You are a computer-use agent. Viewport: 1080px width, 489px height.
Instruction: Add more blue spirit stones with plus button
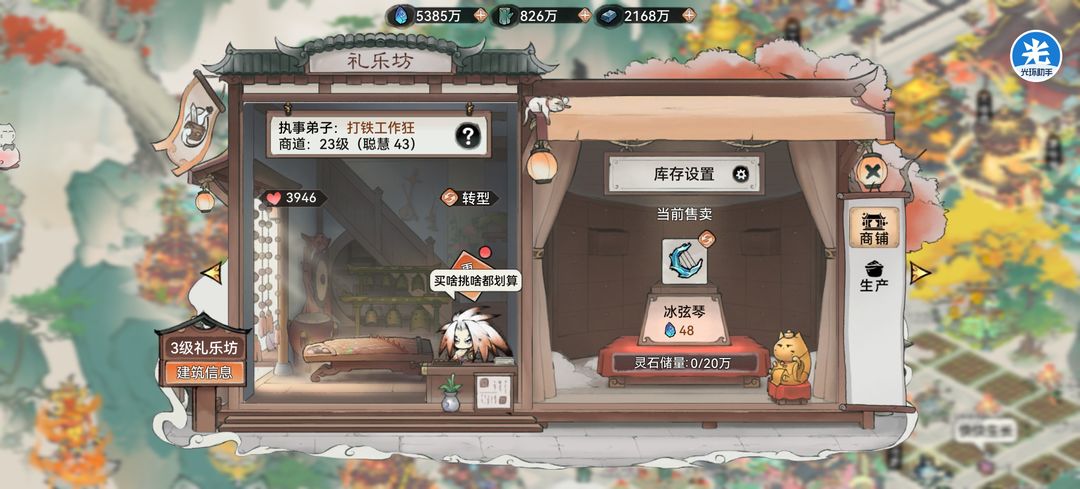coord(480,15)
